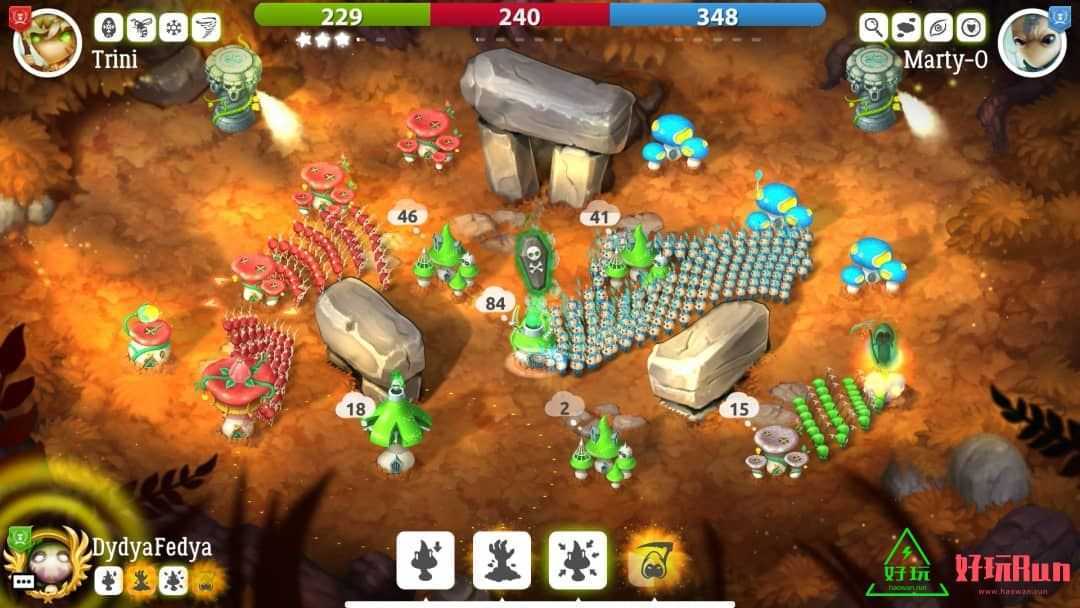This screenshot has width=1080, height=608.
Task: Inspect Marty-0's eye skill icon
Action: pos(939,27)
